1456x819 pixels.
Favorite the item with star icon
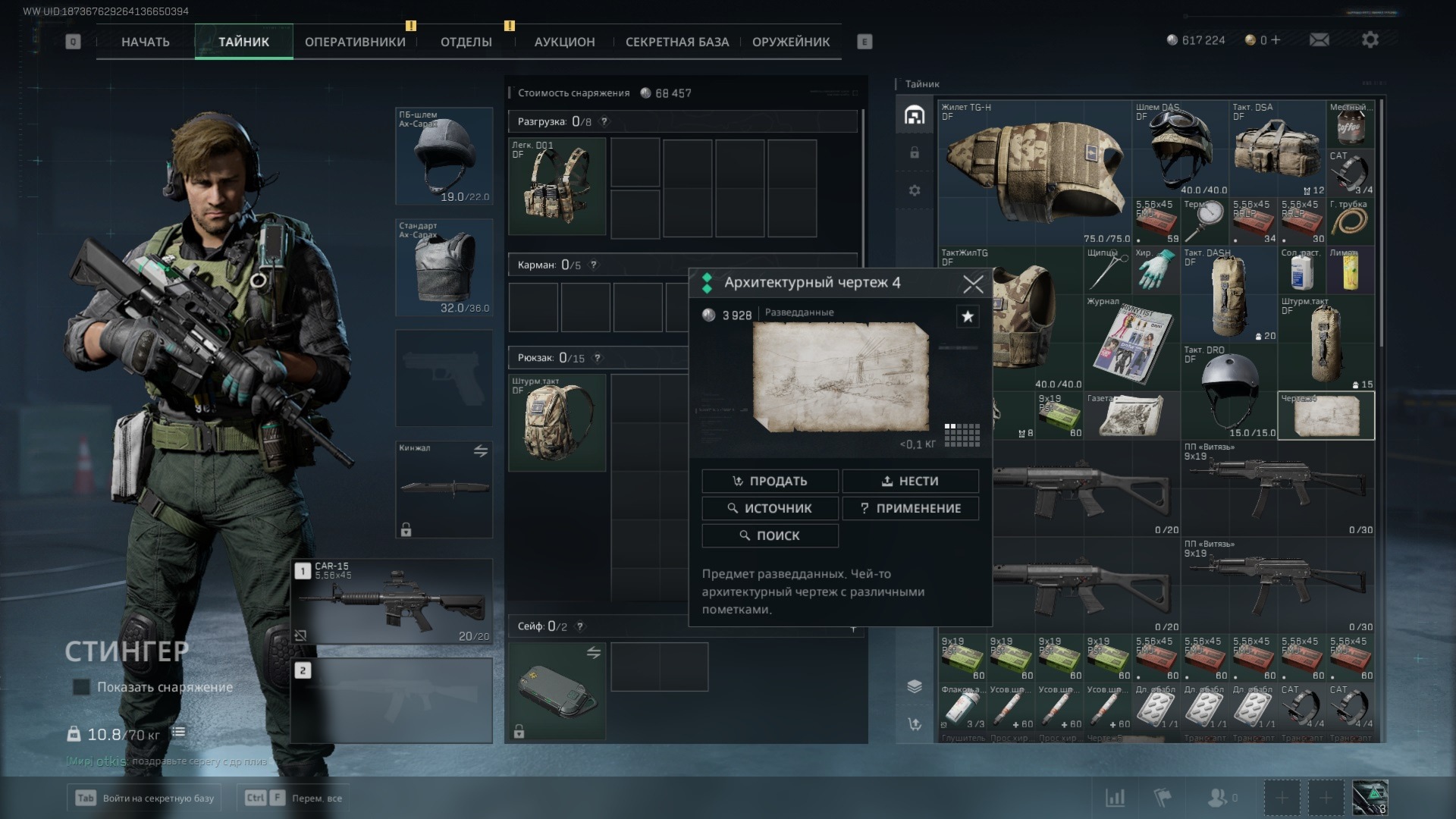[x=968, y=317]
